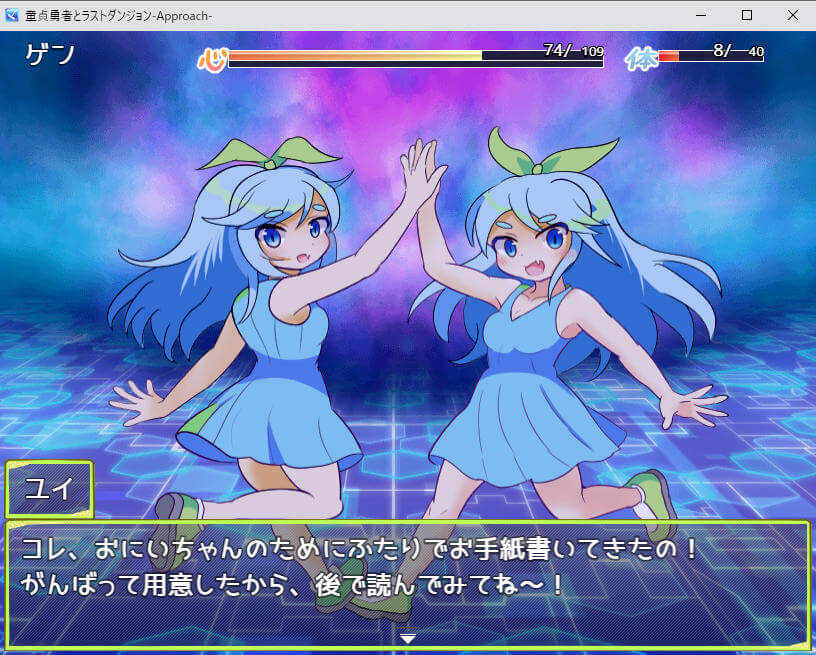Minimize the game window

(x=700, y=15)
